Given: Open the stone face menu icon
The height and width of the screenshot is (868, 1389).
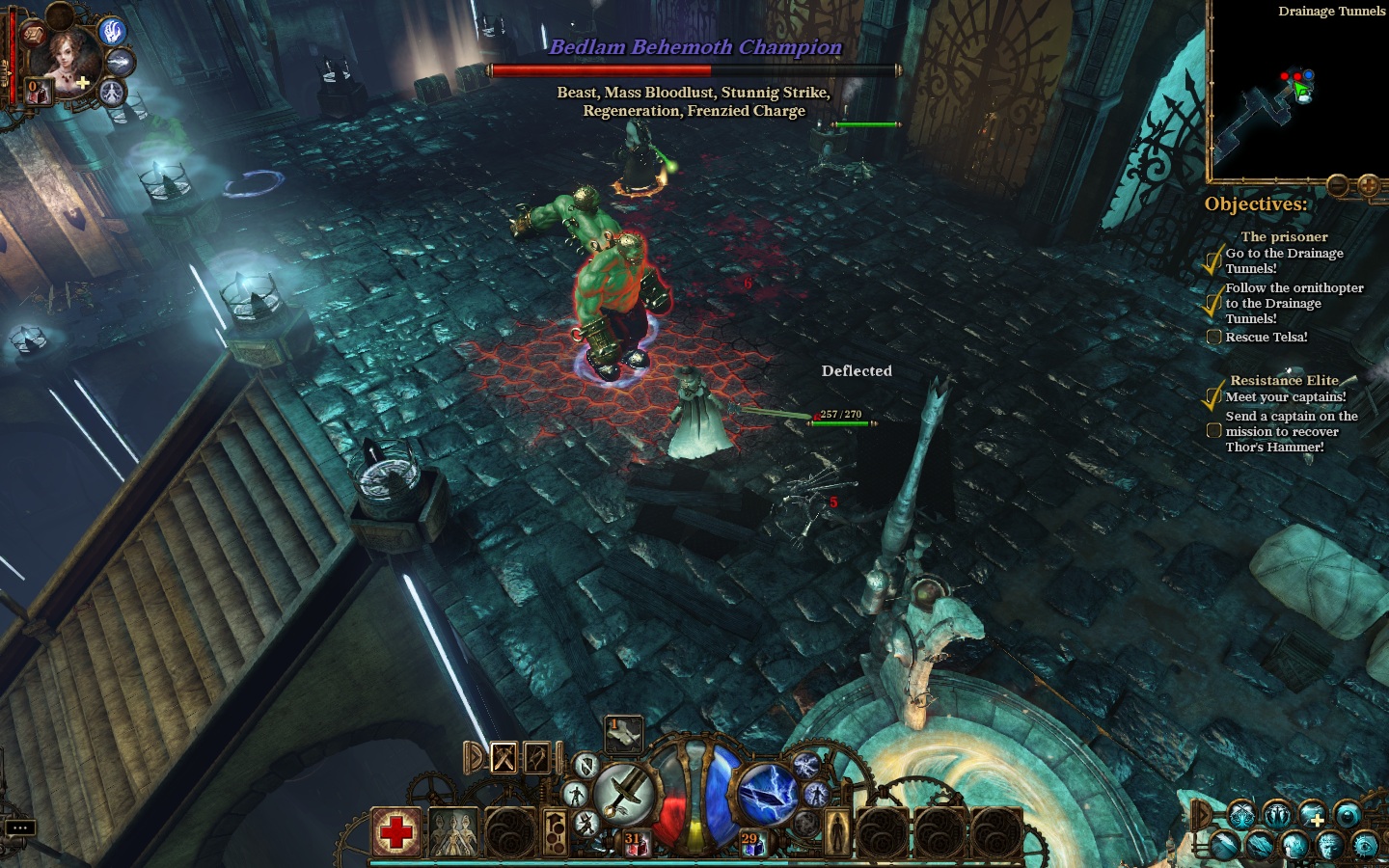Looking at the screenshot, I should coord(1329,845).
